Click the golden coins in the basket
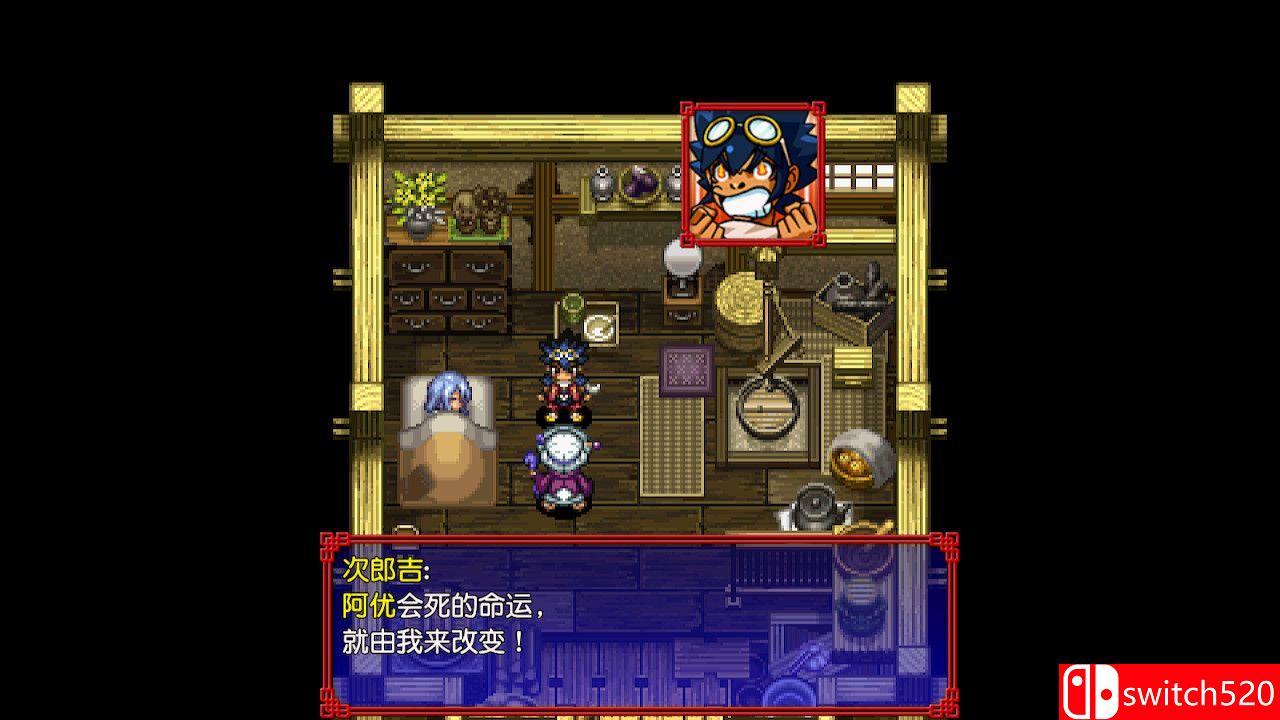The width and height of the screenshot is (1280, 720). pyautogui.click(x=852, y=465)
